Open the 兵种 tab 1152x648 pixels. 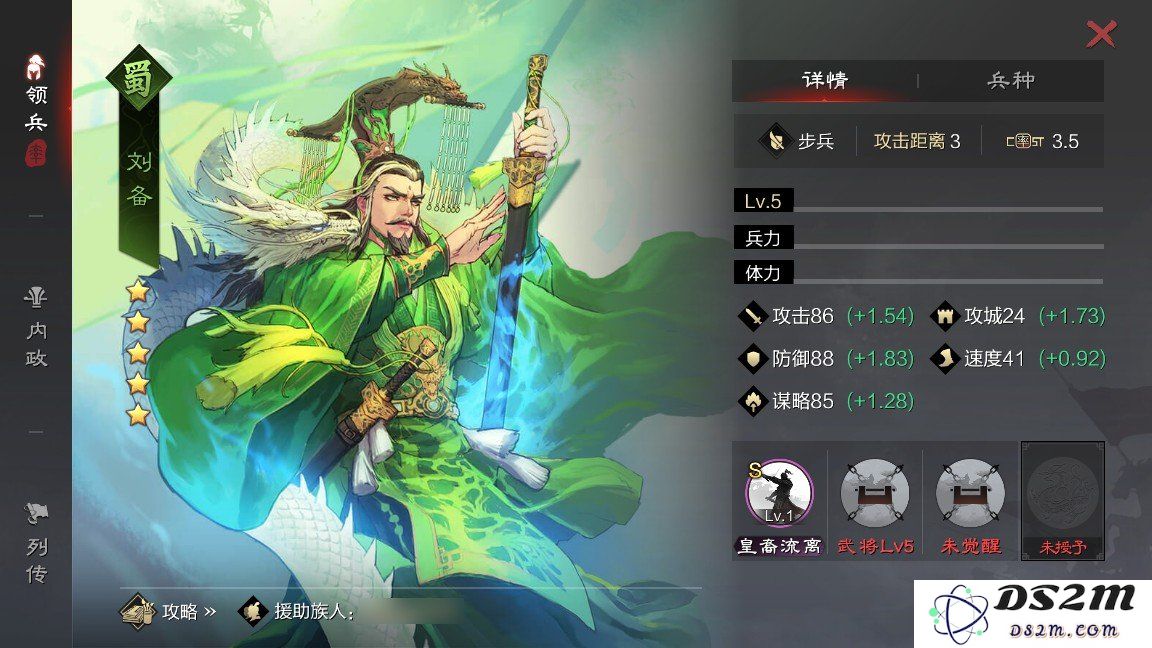tap(1010, 81)
